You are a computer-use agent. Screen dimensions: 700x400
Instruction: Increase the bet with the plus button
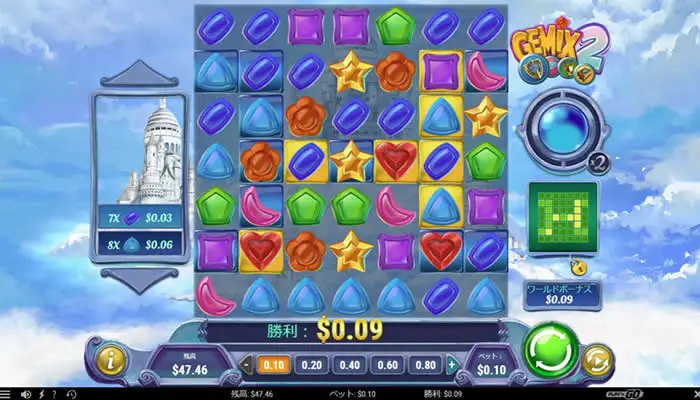(x=461, y=365)
